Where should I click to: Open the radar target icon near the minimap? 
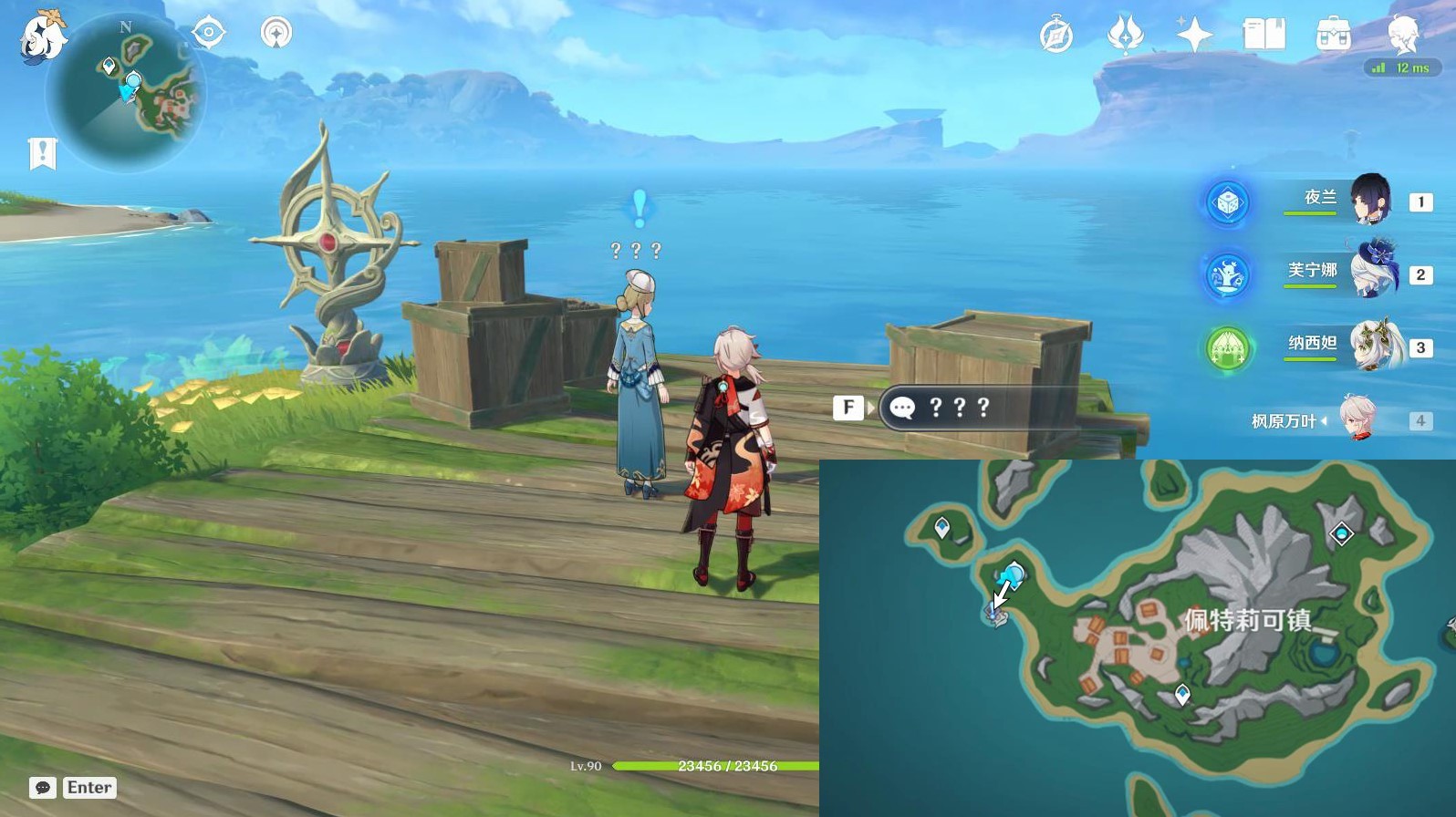click(x=208, y=34)
